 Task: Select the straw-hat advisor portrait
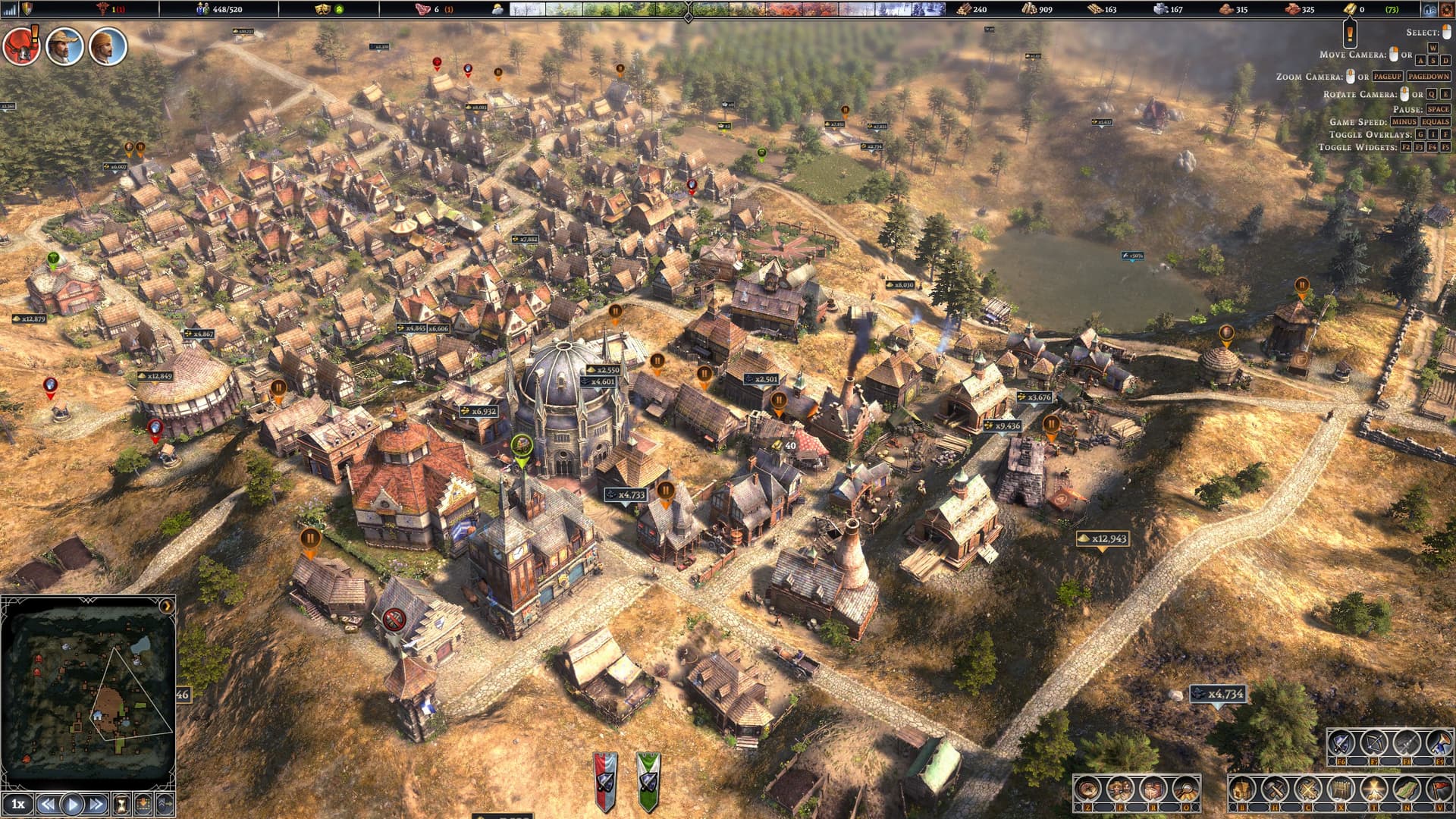click(x=64, y=47)
